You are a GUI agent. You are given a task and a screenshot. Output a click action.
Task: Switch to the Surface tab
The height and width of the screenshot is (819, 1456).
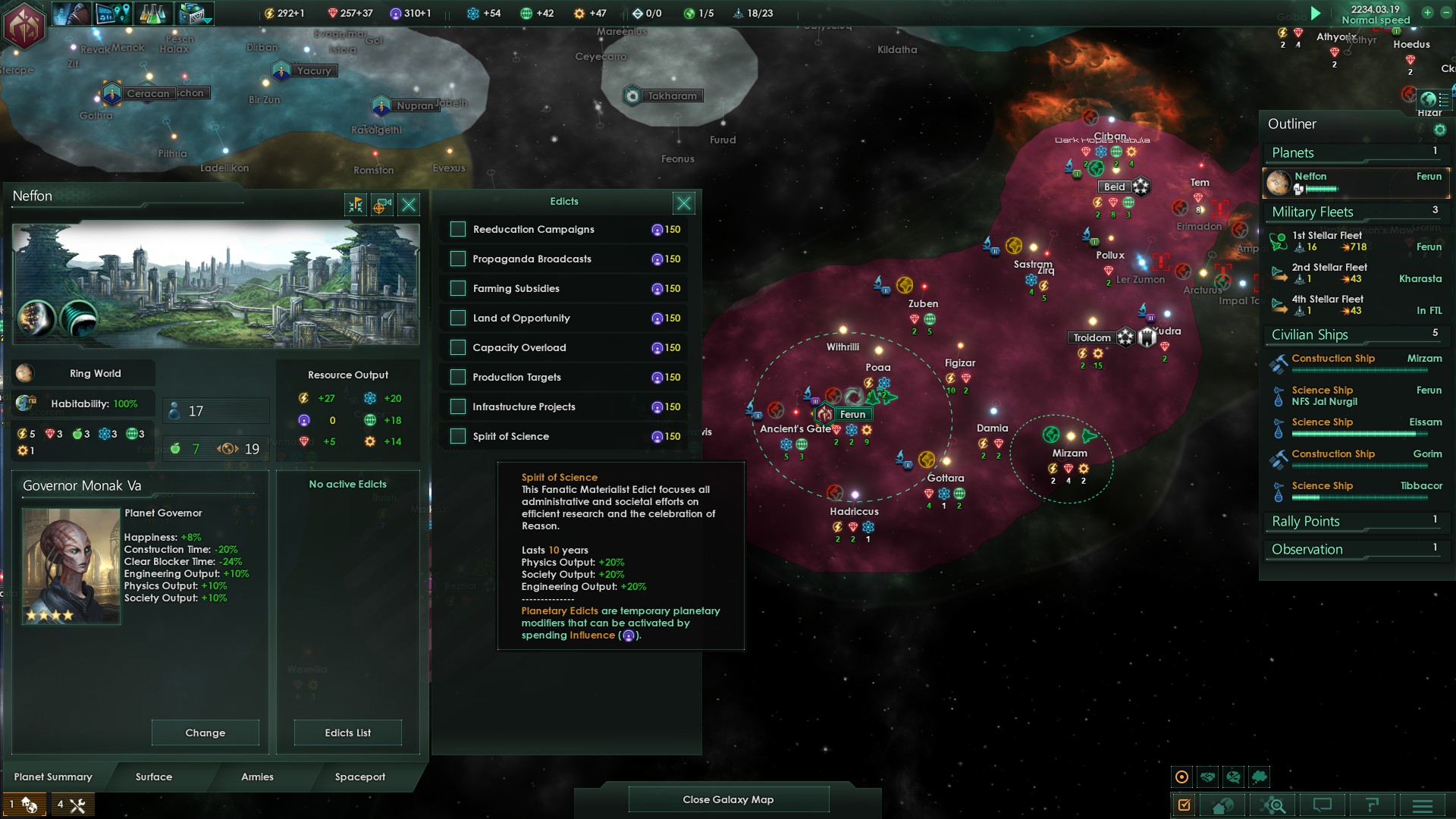click(x=154, y=777)
